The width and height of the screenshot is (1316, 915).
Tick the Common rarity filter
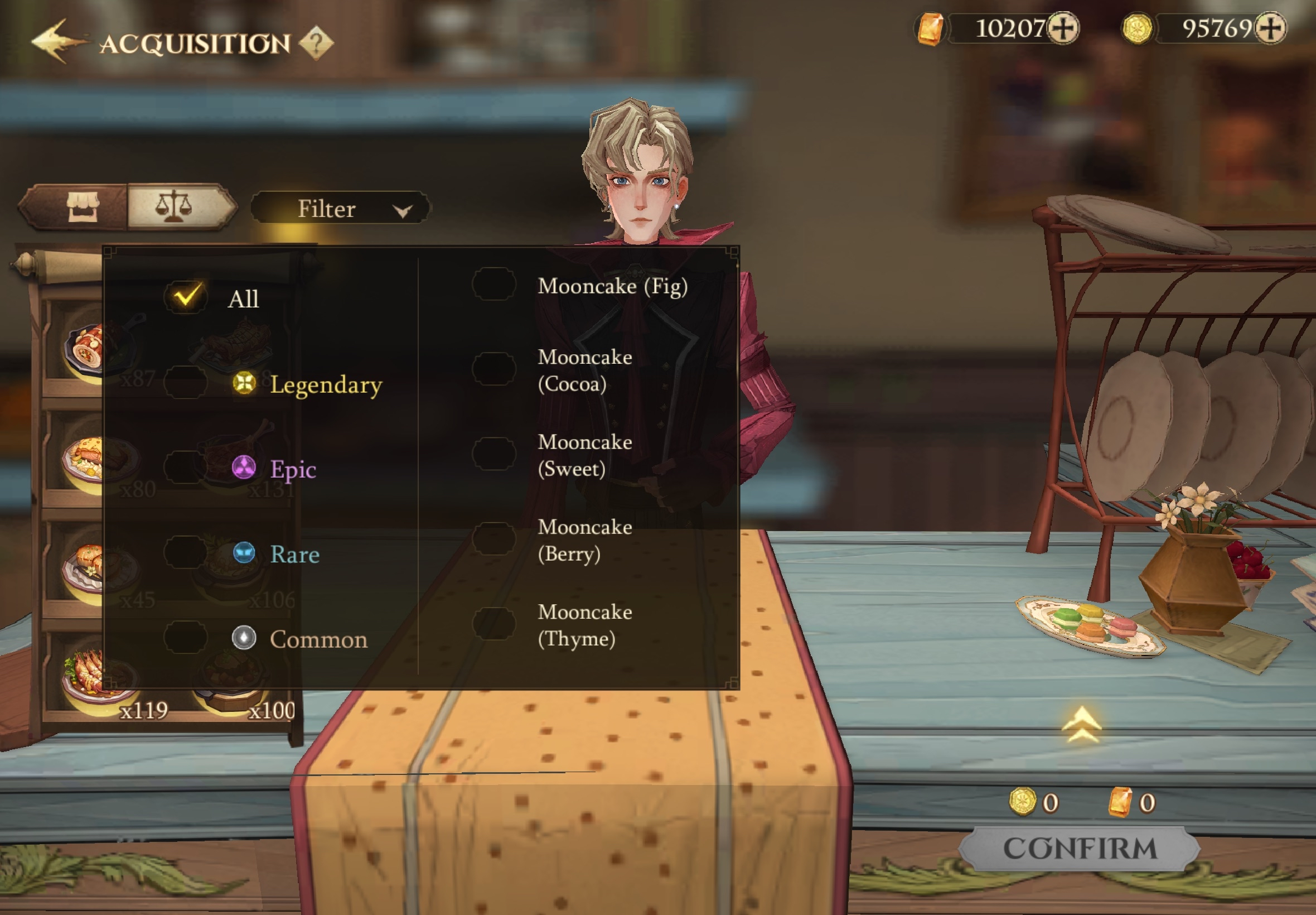point(186,638)
